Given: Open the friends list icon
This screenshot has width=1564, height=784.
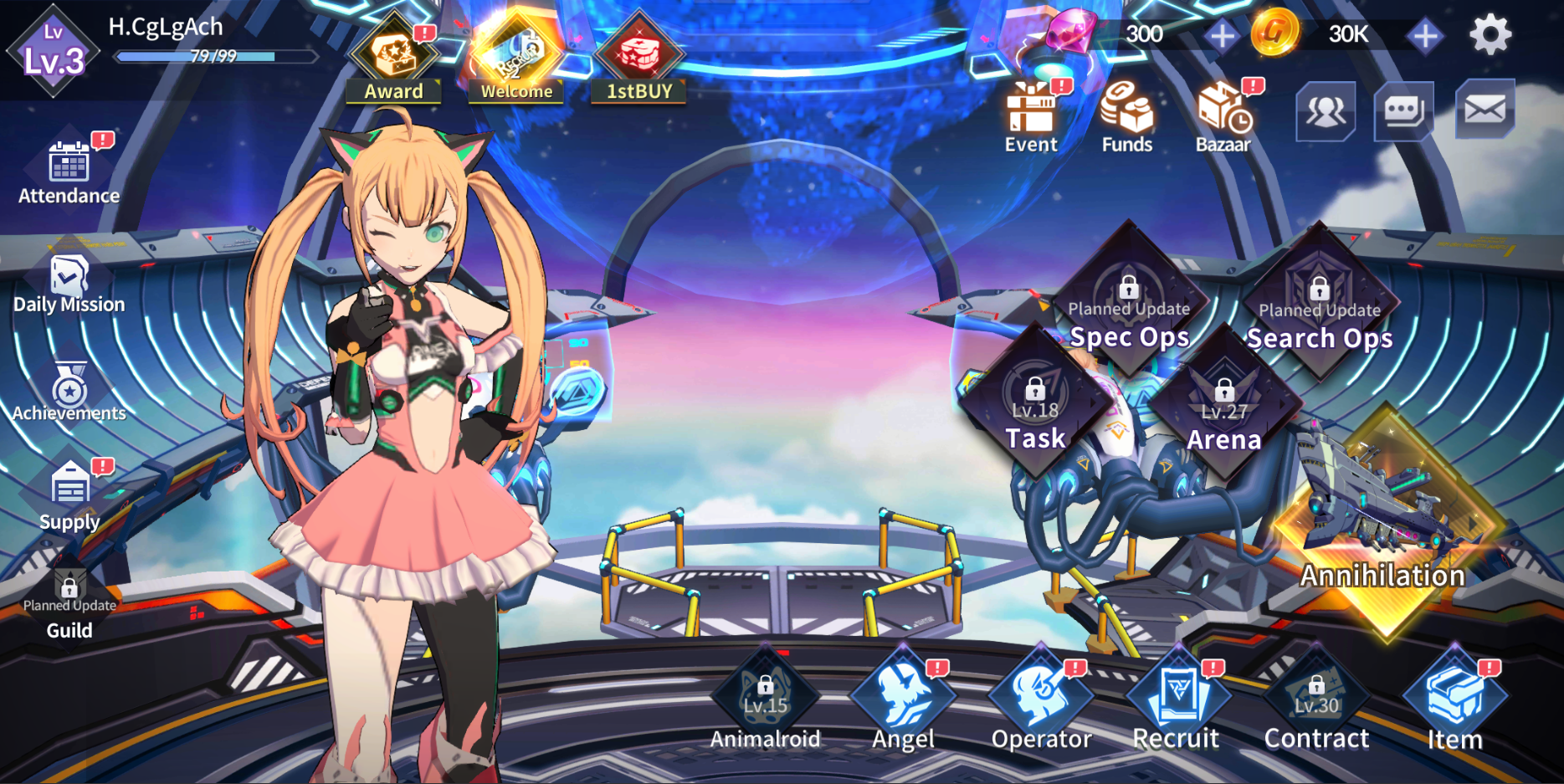Looking at the screenshot, I should coord(1327,111).
